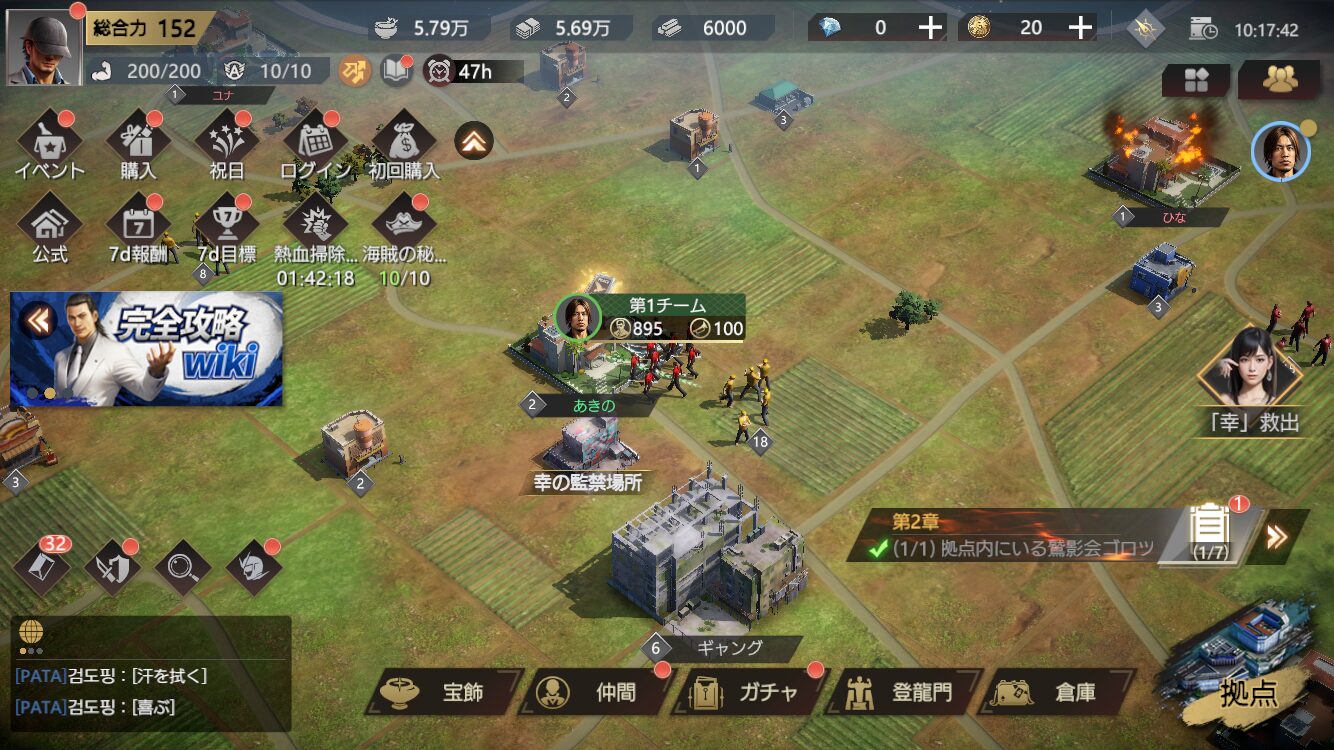Open the player avatar profile
Image resolution: width=1334 pixels, height=750 pixels.
(45, 45)
